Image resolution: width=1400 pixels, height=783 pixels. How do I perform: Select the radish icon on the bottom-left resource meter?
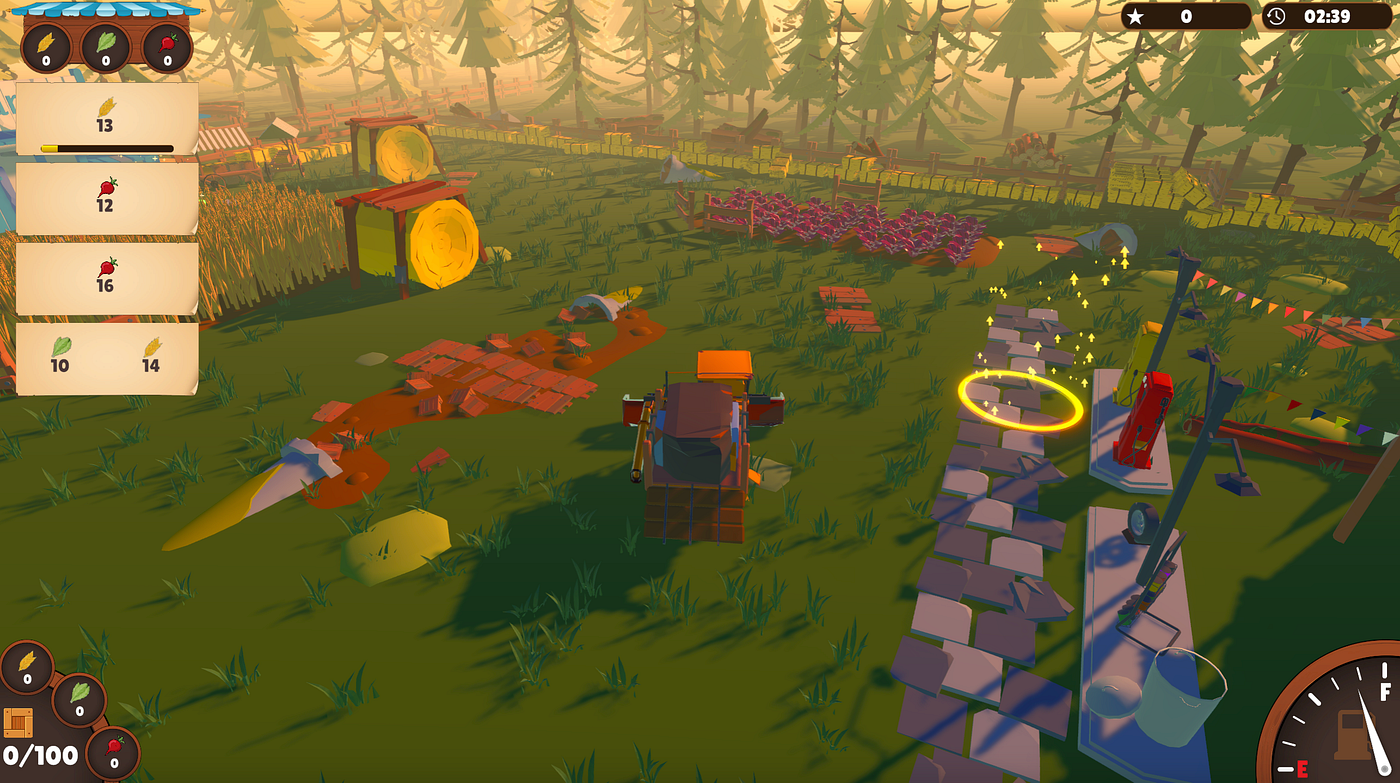[x=113, y=748]
